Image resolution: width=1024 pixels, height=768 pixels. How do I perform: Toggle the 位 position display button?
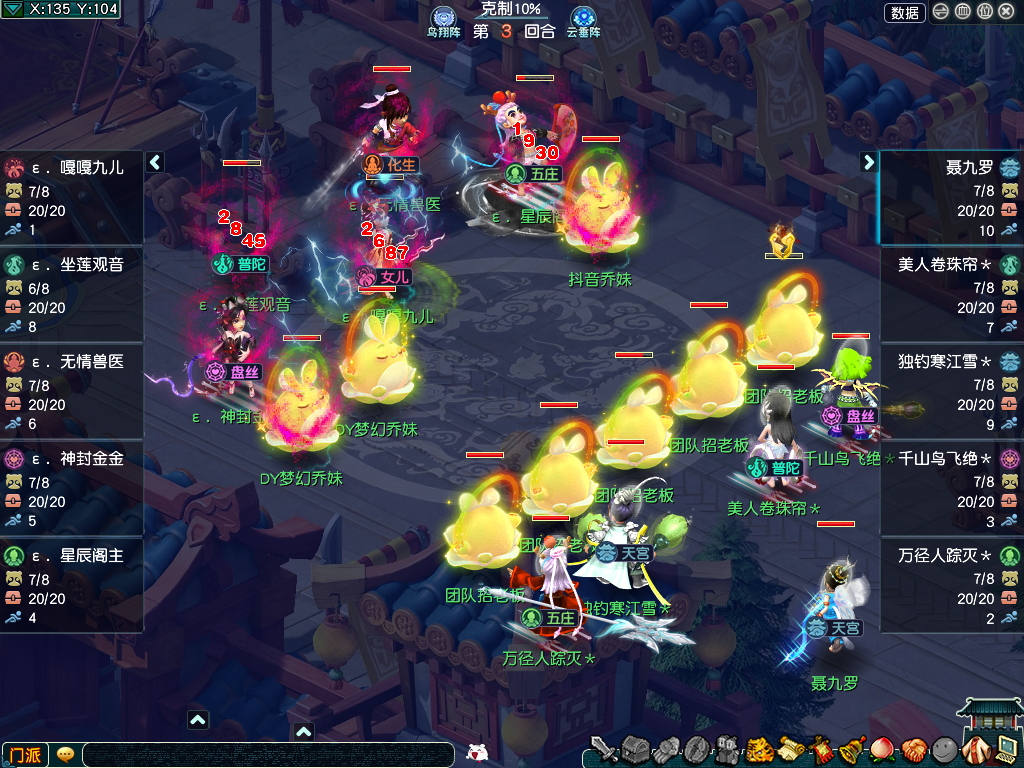[x=984, y=12]
